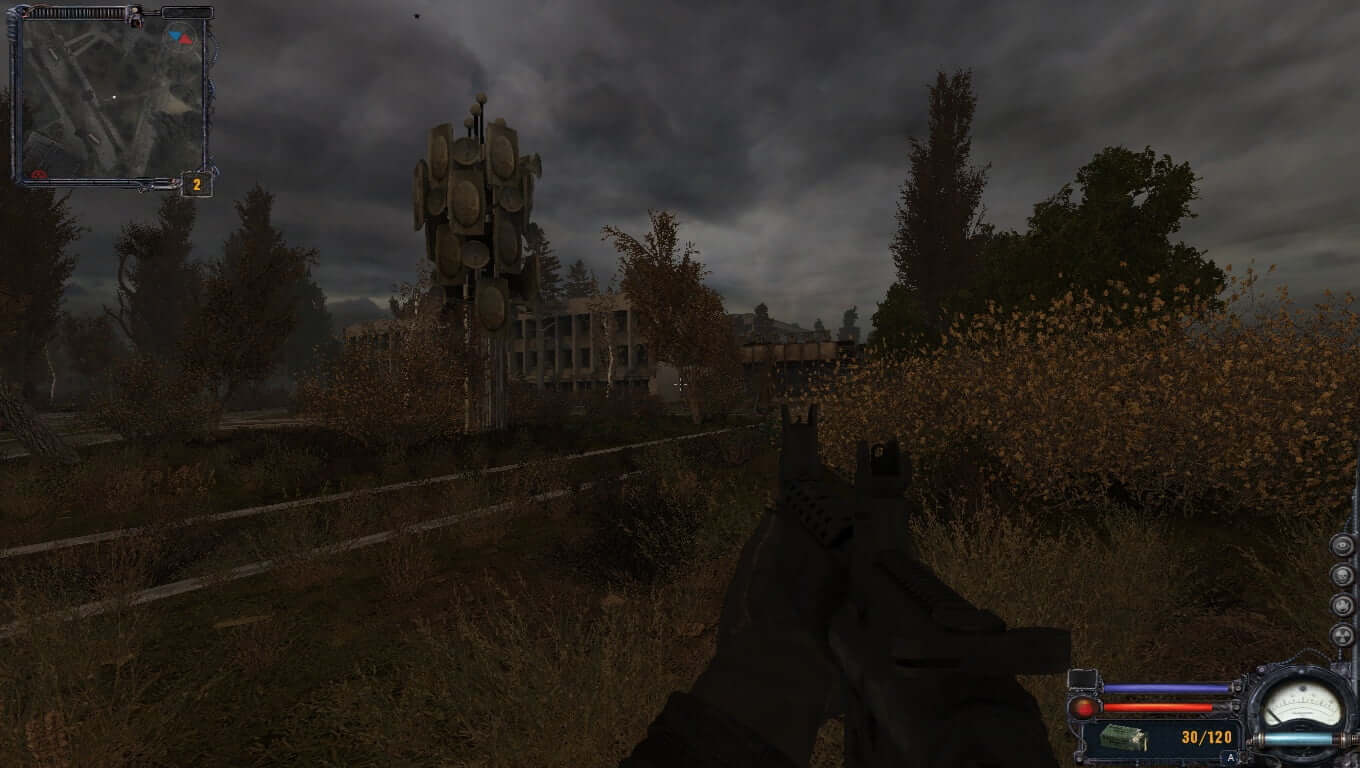The height and width of the screenshot is (768, 1360).
Task: Click the skull hazard indicator icon
Action: (x=1342, y=575)
